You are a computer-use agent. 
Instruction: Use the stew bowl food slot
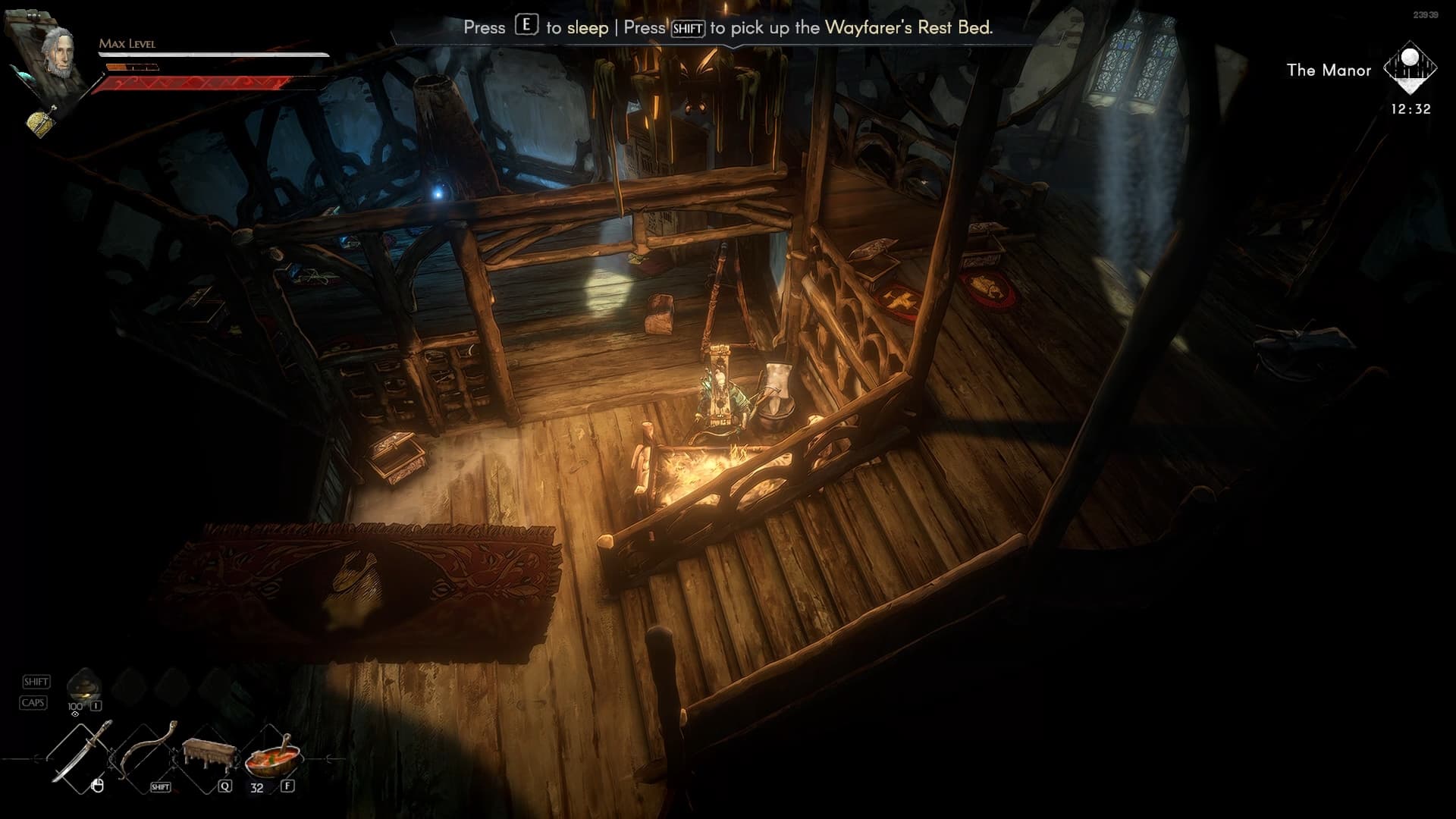click(x=272, y=756)
